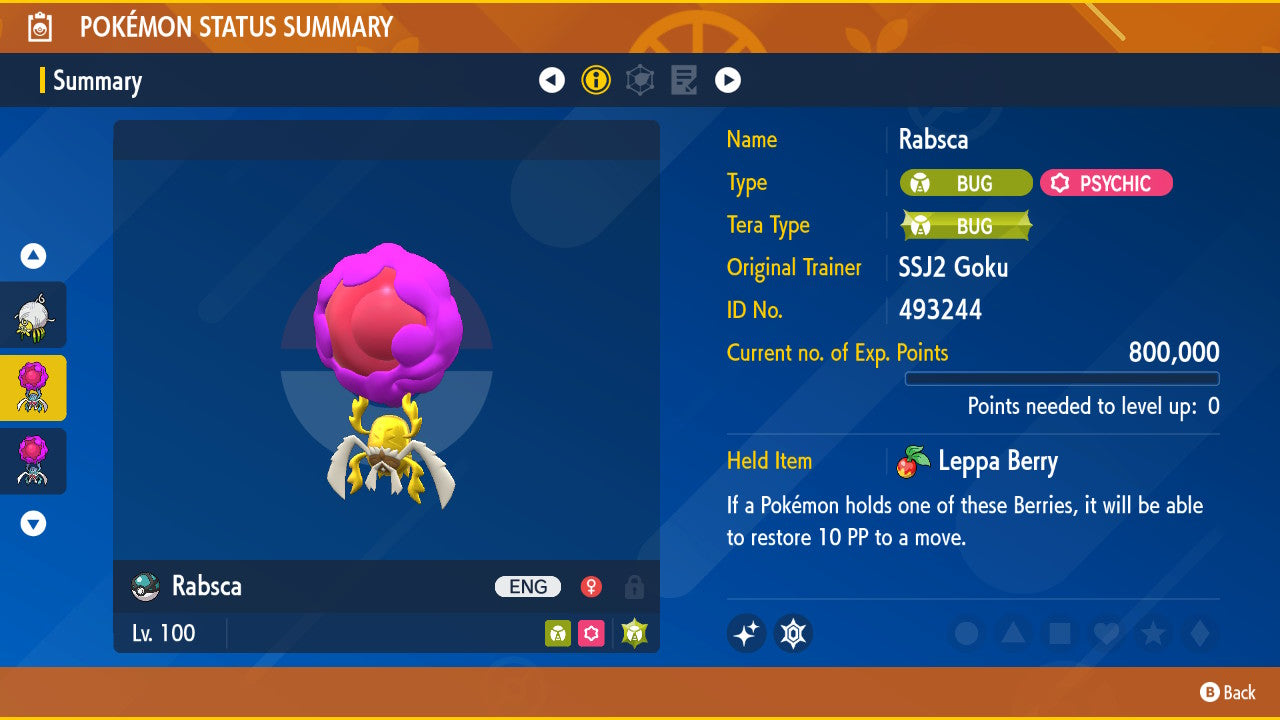Select the white round Pokémon thumbnail
Image resolution: width=1280 pixels, height=720 pixels.
[33, 315]
